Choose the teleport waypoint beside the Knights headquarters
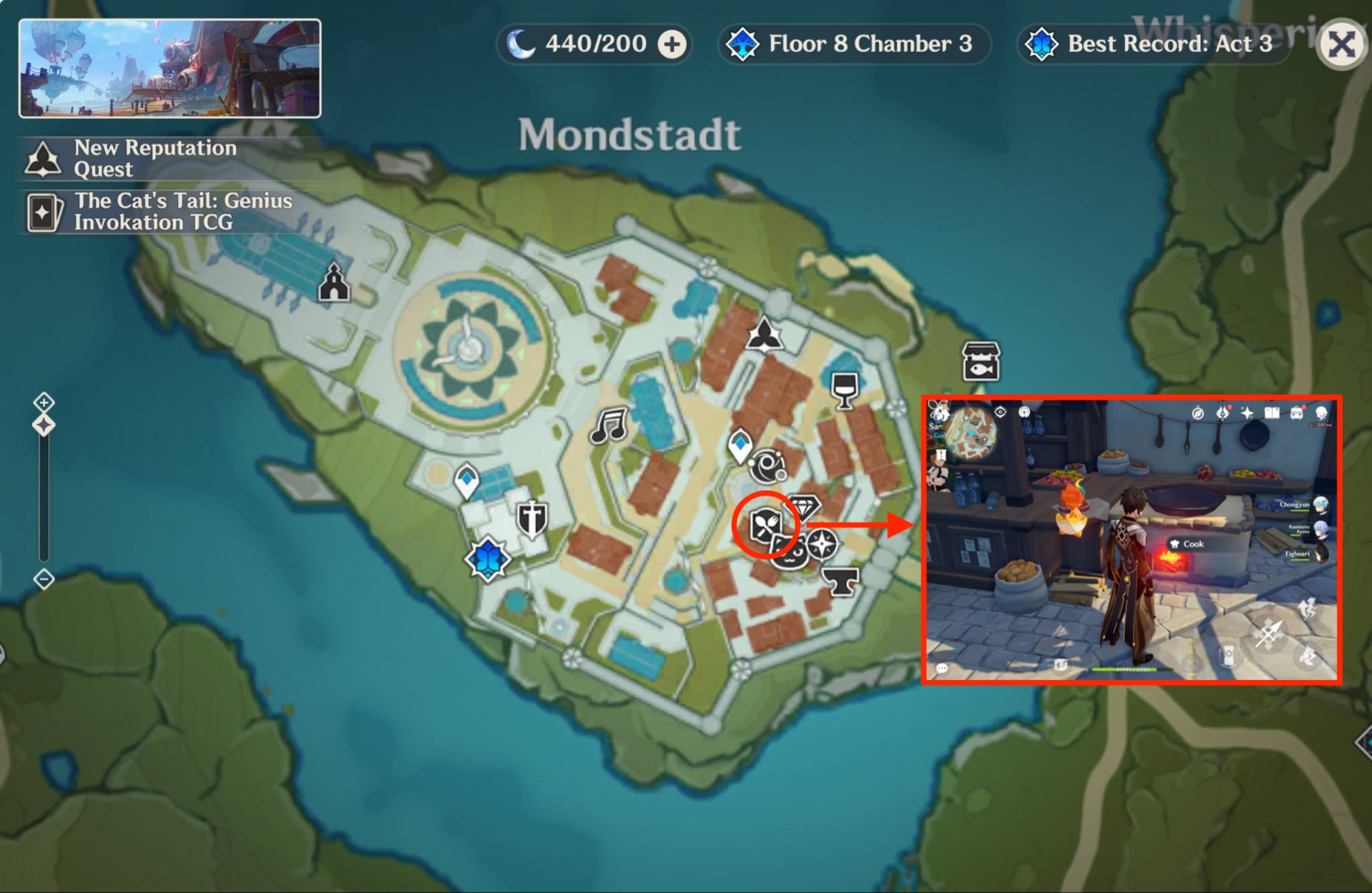The image size is (1372, 893). (x=467, y=479)
